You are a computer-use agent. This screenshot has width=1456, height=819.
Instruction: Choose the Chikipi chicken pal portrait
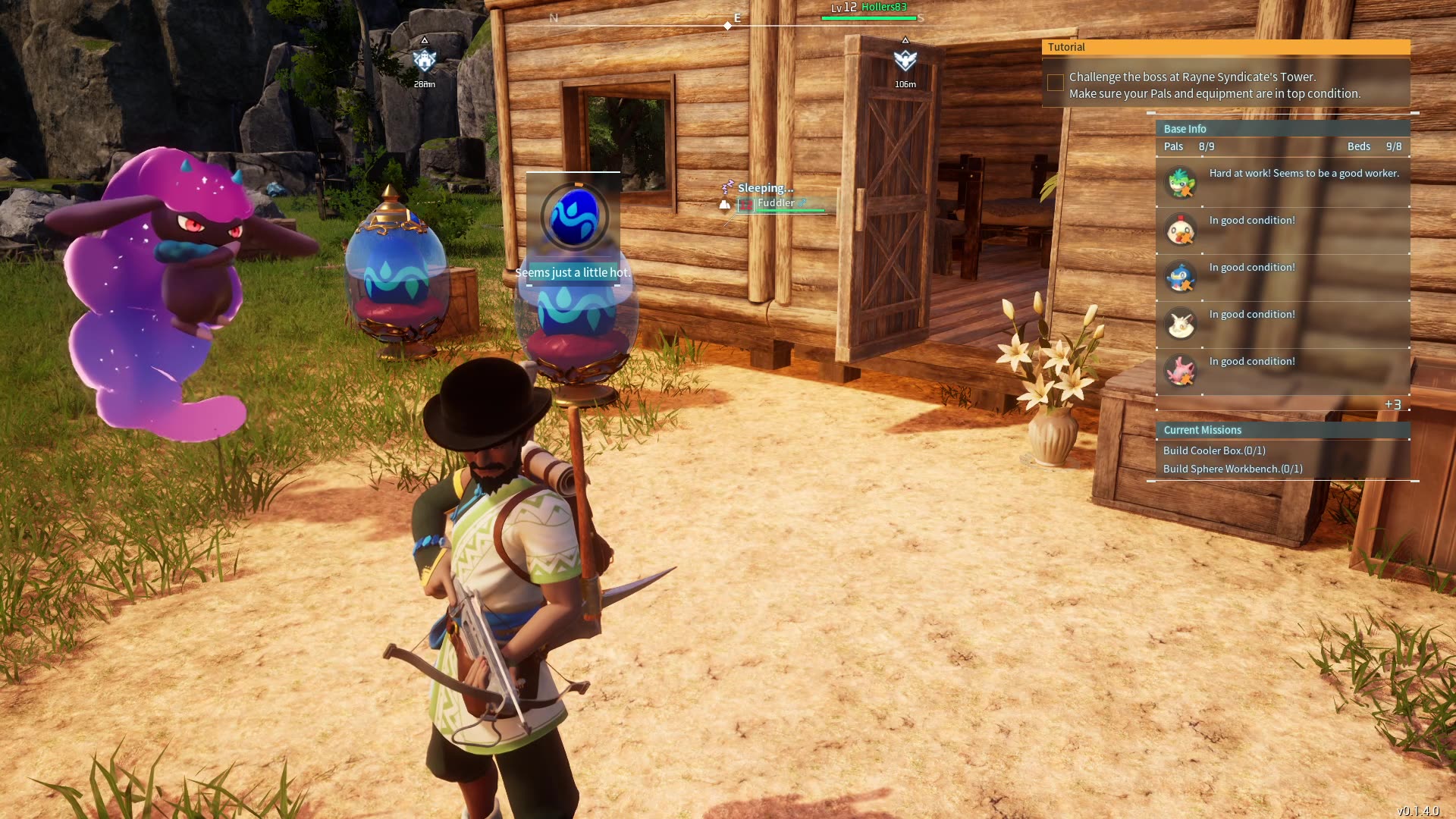point(1181,229)
